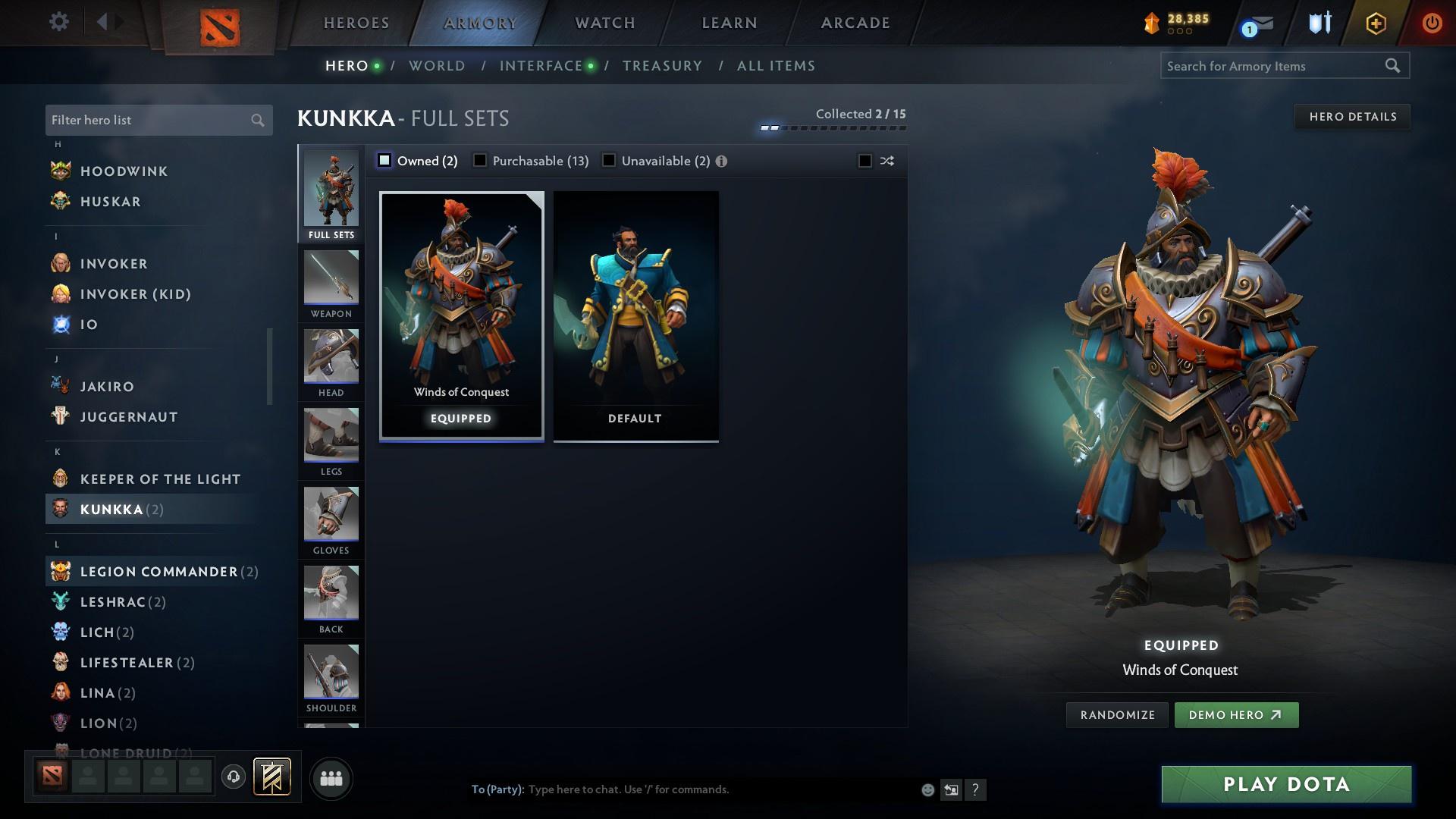Toggle the shuffle checkbox
The width and height of the screenshot is (1456, 819).
tap(864, 161)
